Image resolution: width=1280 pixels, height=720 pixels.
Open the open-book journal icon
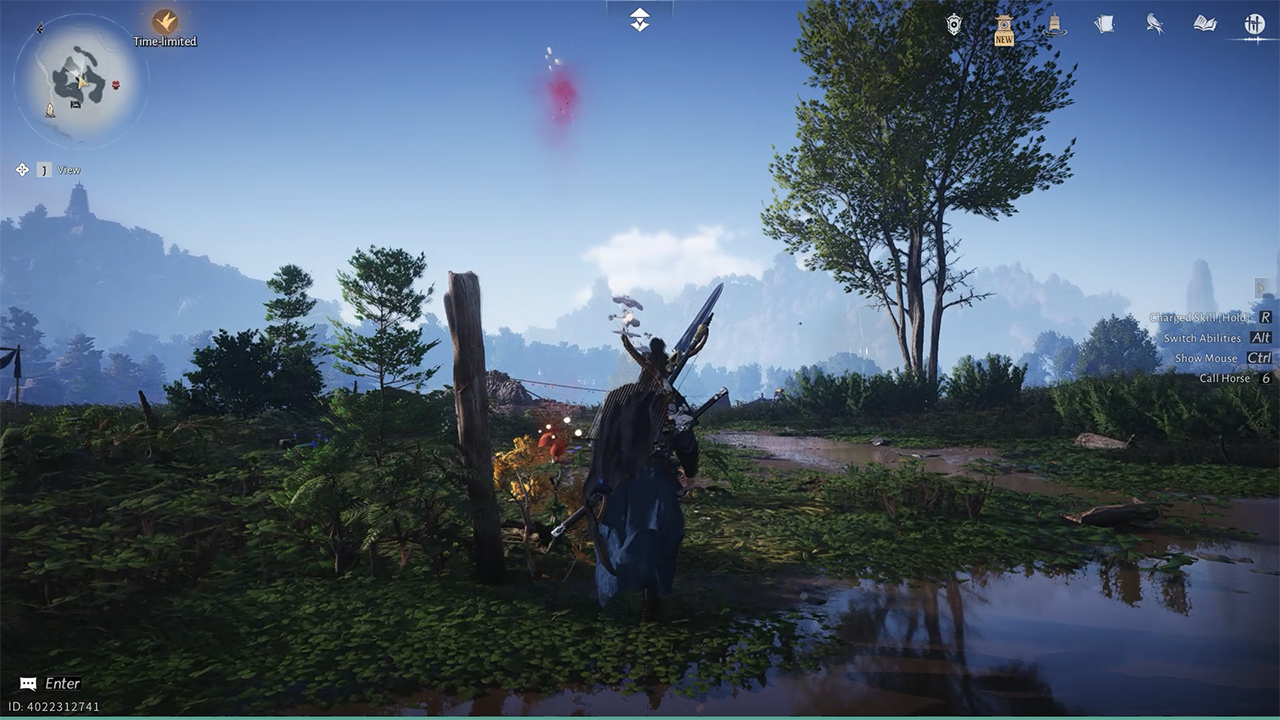point(1204,24)
